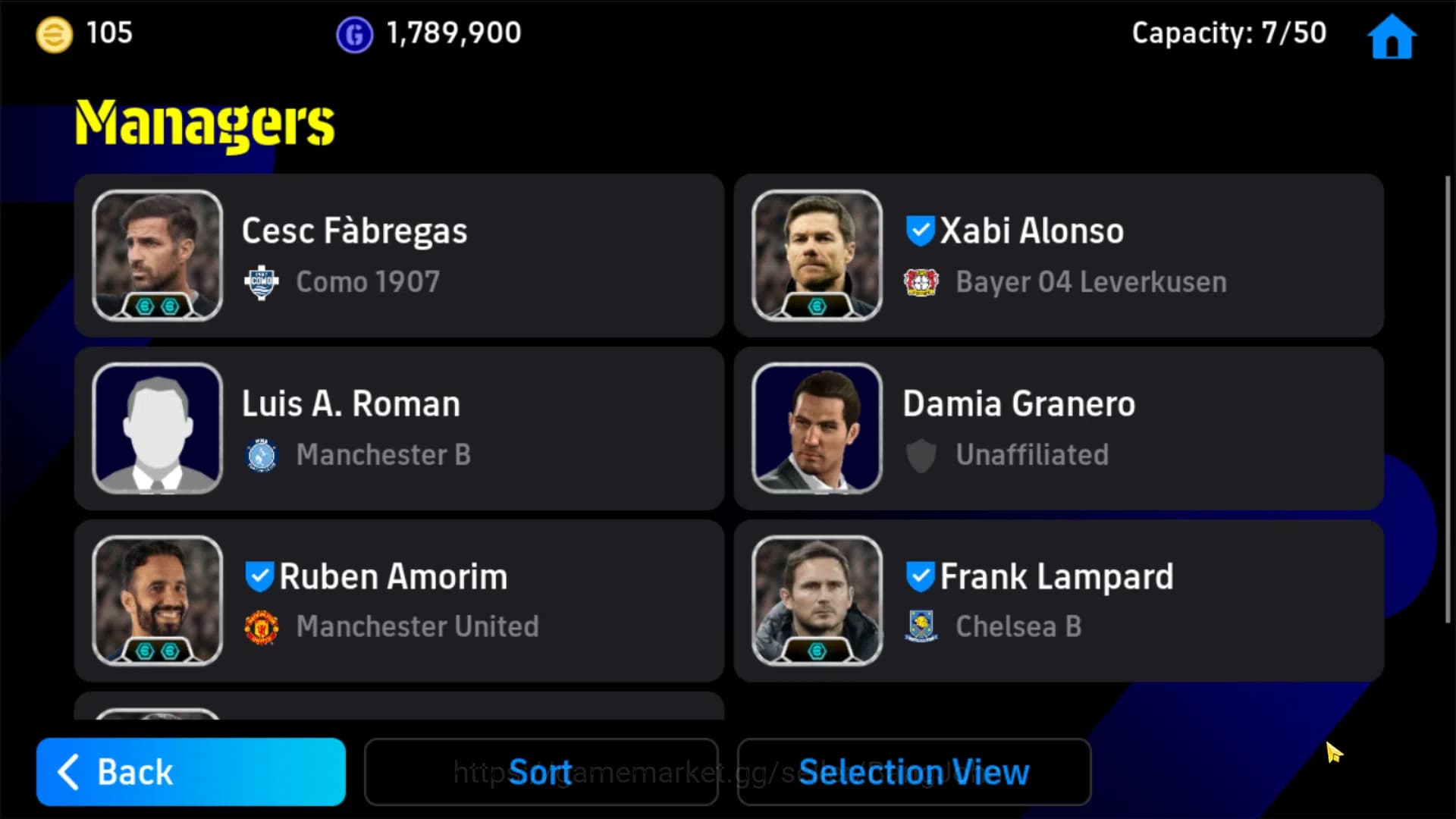Click the Capacity 7/50 indicator
The height and width of the screenshot is (819, 1456).
(x=1228, y=33)
